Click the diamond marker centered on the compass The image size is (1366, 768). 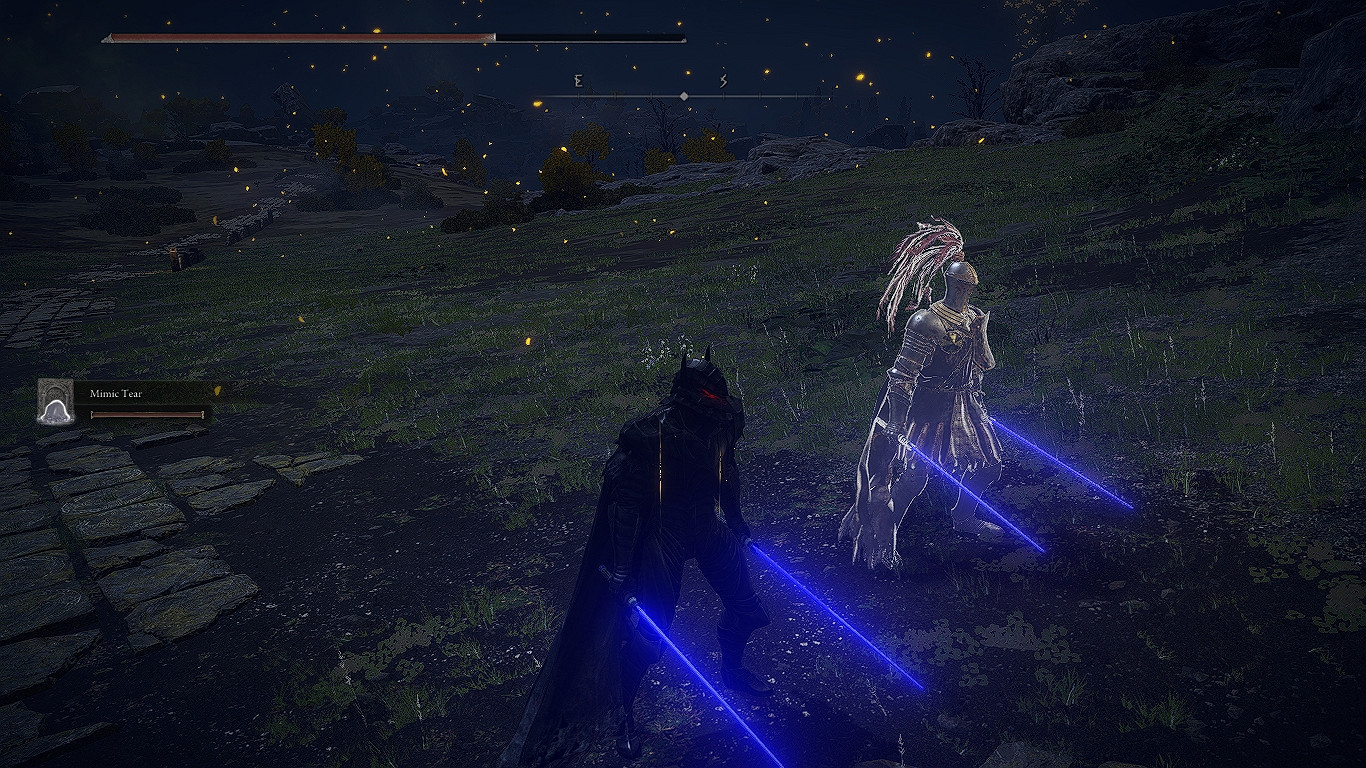[684, 96]
